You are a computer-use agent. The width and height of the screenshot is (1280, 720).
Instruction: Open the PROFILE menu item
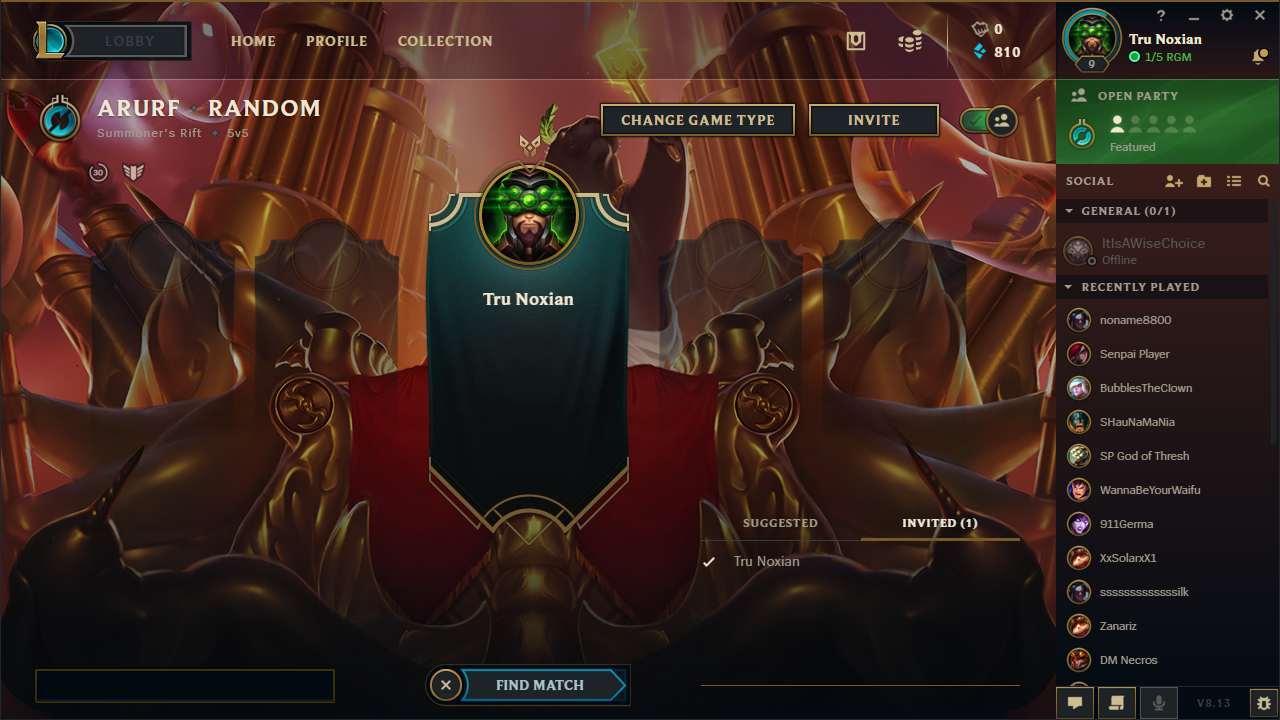pos(336,41)
